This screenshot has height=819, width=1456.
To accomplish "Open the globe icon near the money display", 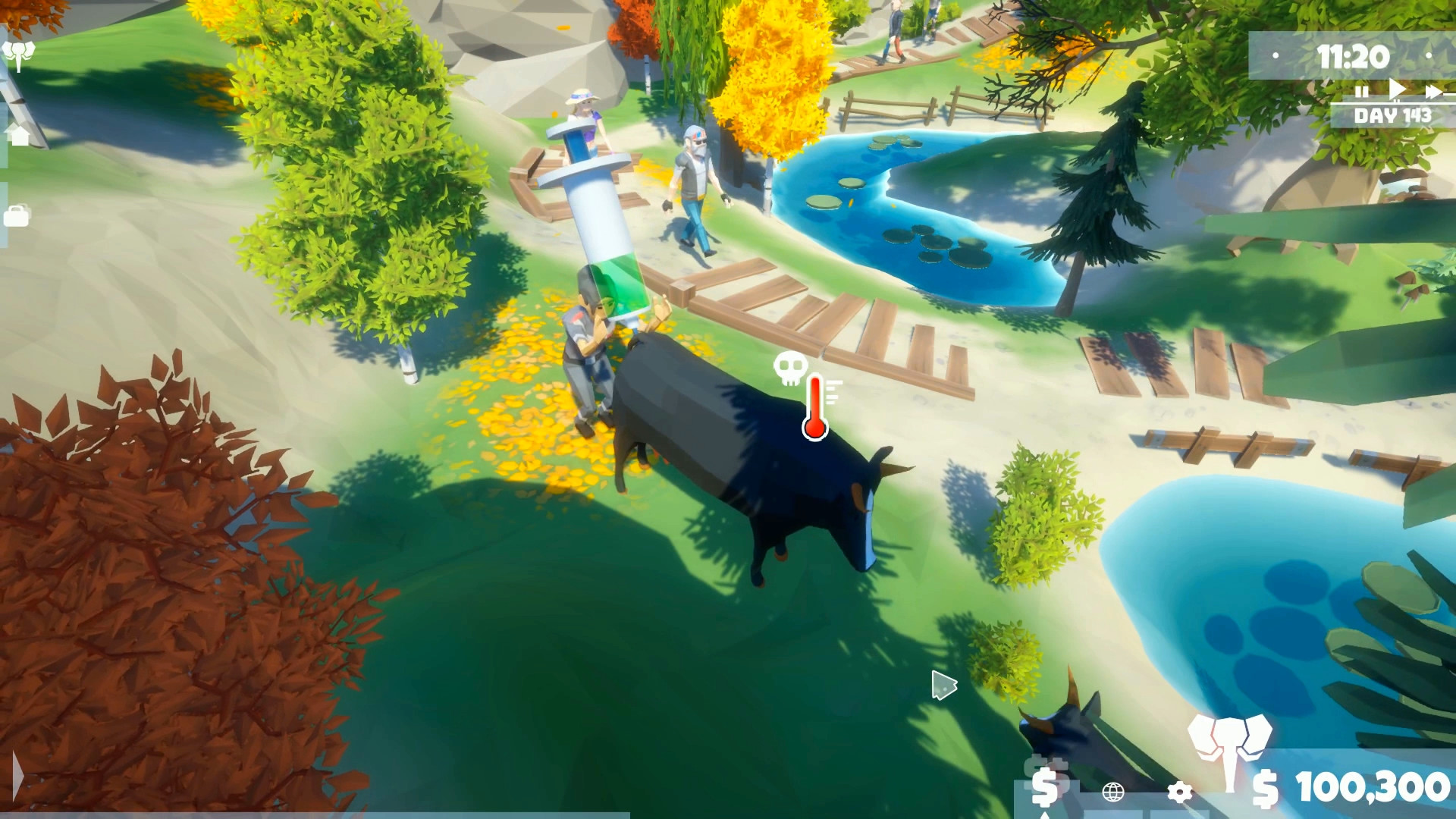I will click(x=1112, y=792).
